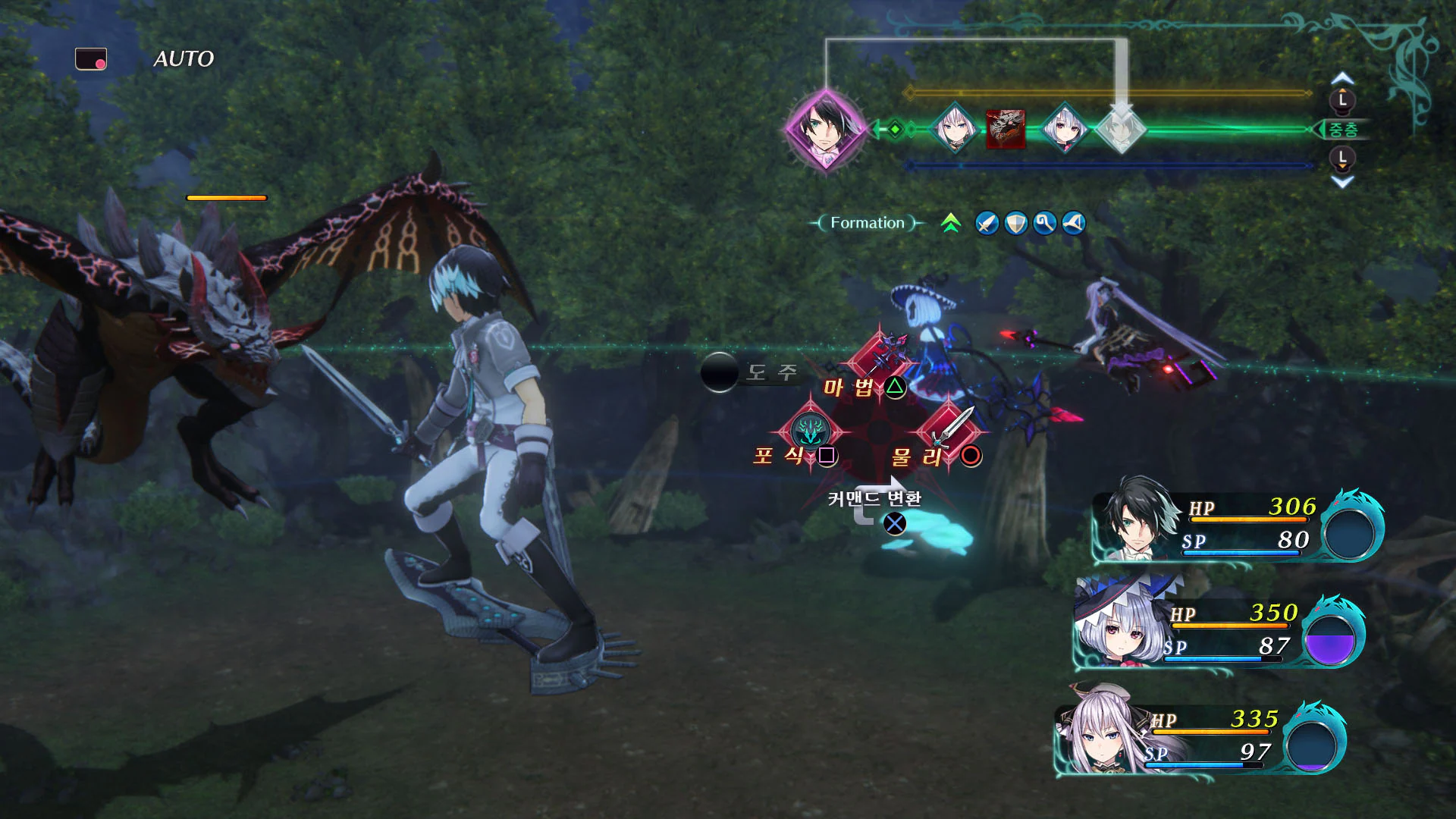Screen dimensions: 1456x819
Task: Click the staff role icon beside Formation
Action: pos(1044,223)
